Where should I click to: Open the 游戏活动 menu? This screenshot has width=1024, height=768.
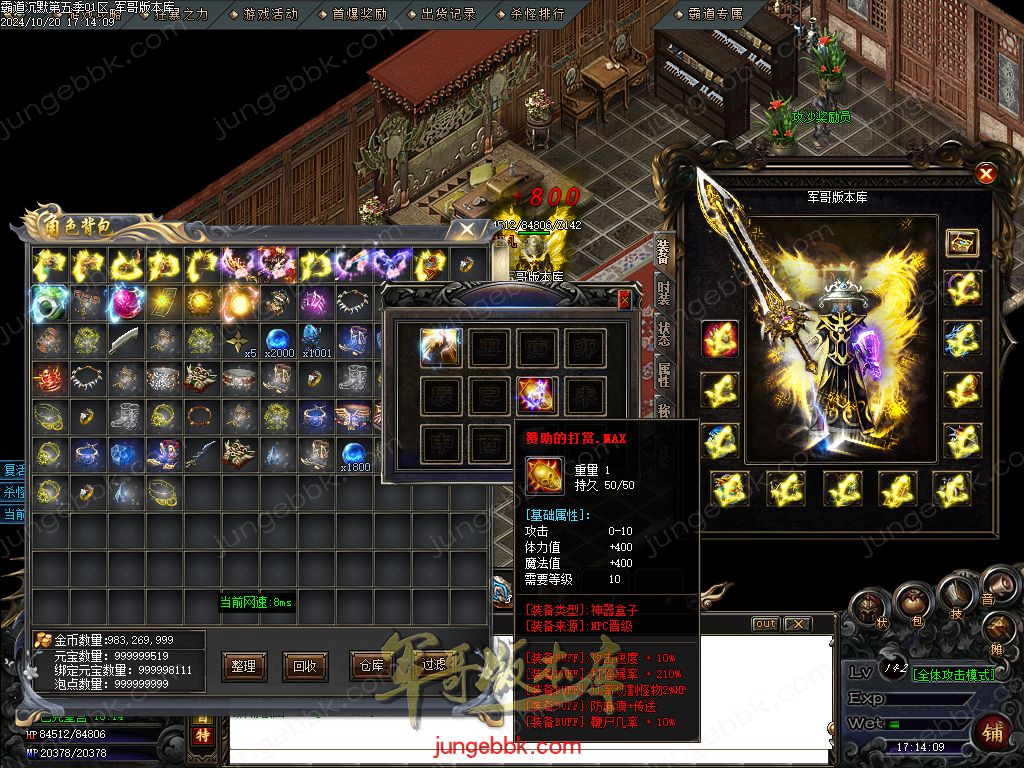click(269, 14)
